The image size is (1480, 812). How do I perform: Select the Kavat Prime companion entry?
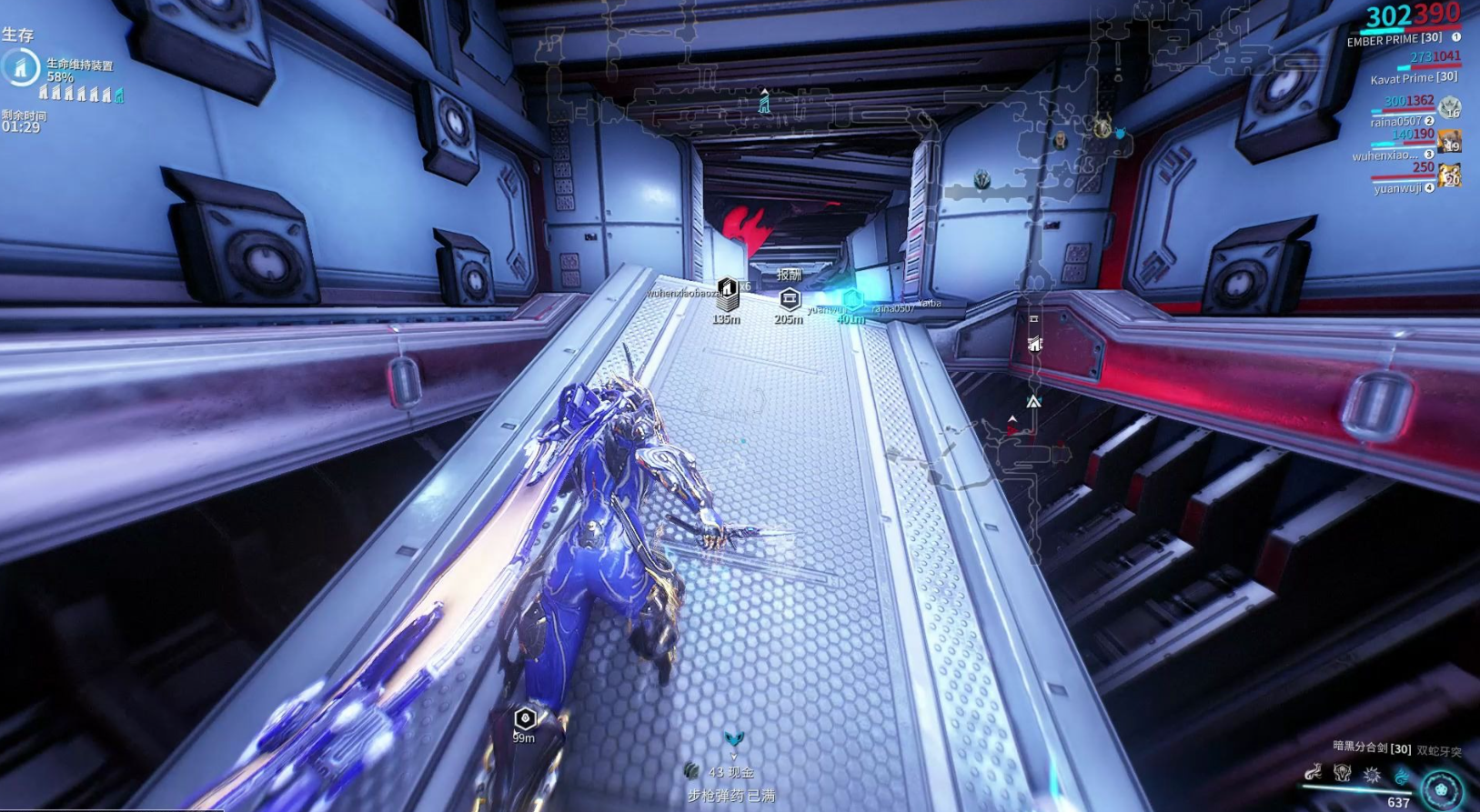[x=1414, y=79]
